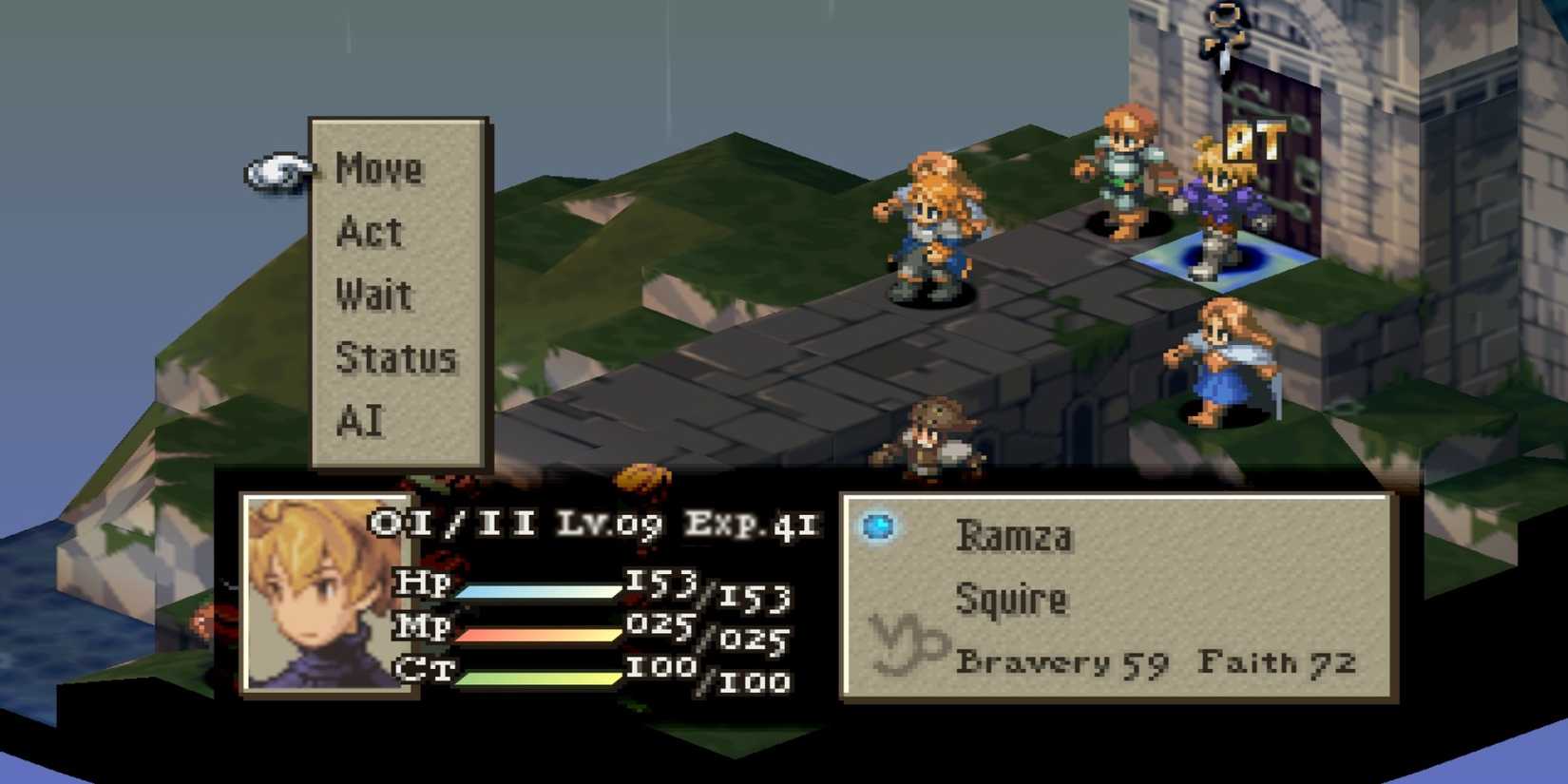The height and width of the screenshot is (784, 1568).
Task: Choose the Wait command
Action: [x=376, y=293]
